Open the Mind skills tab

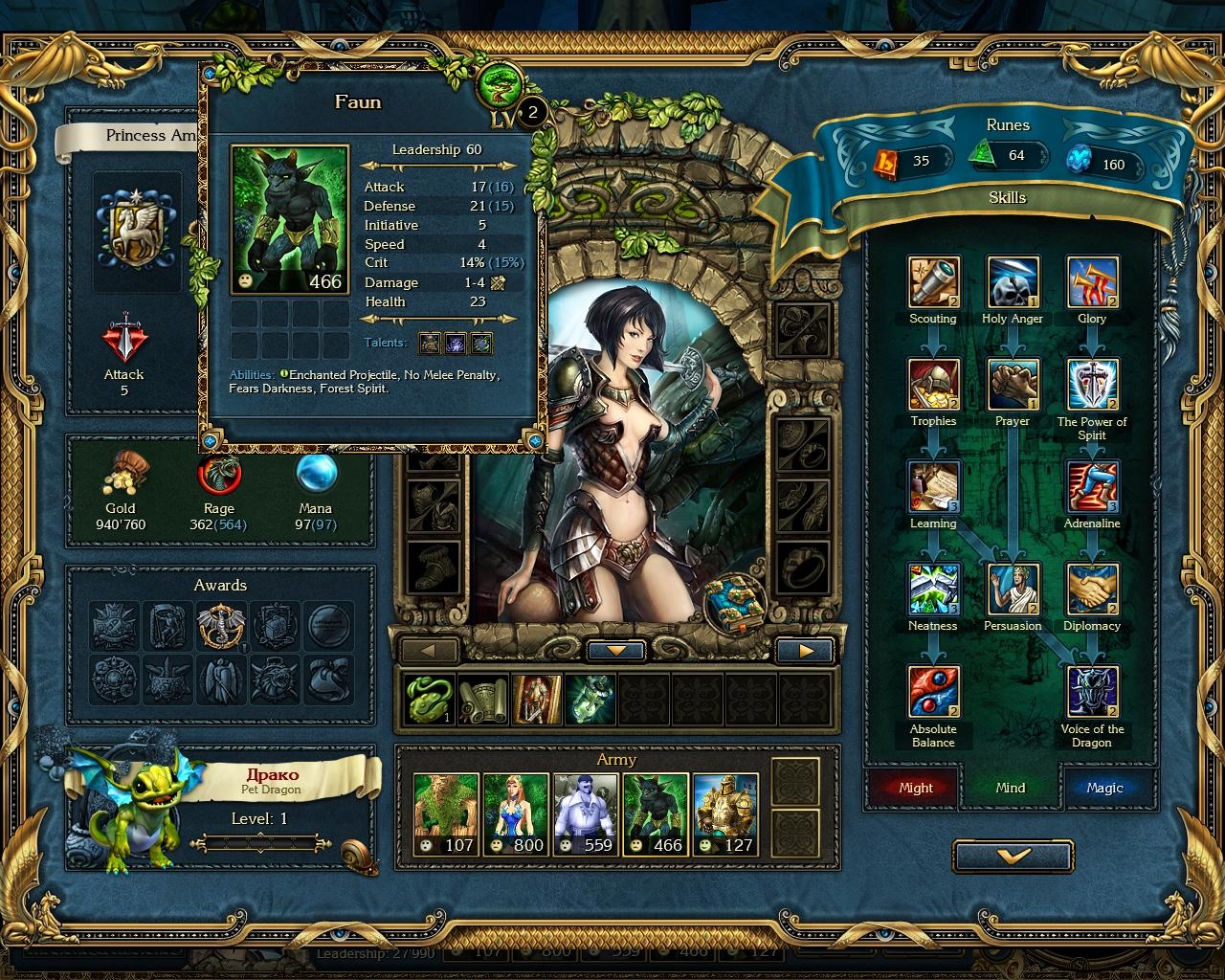[1011, 788]
